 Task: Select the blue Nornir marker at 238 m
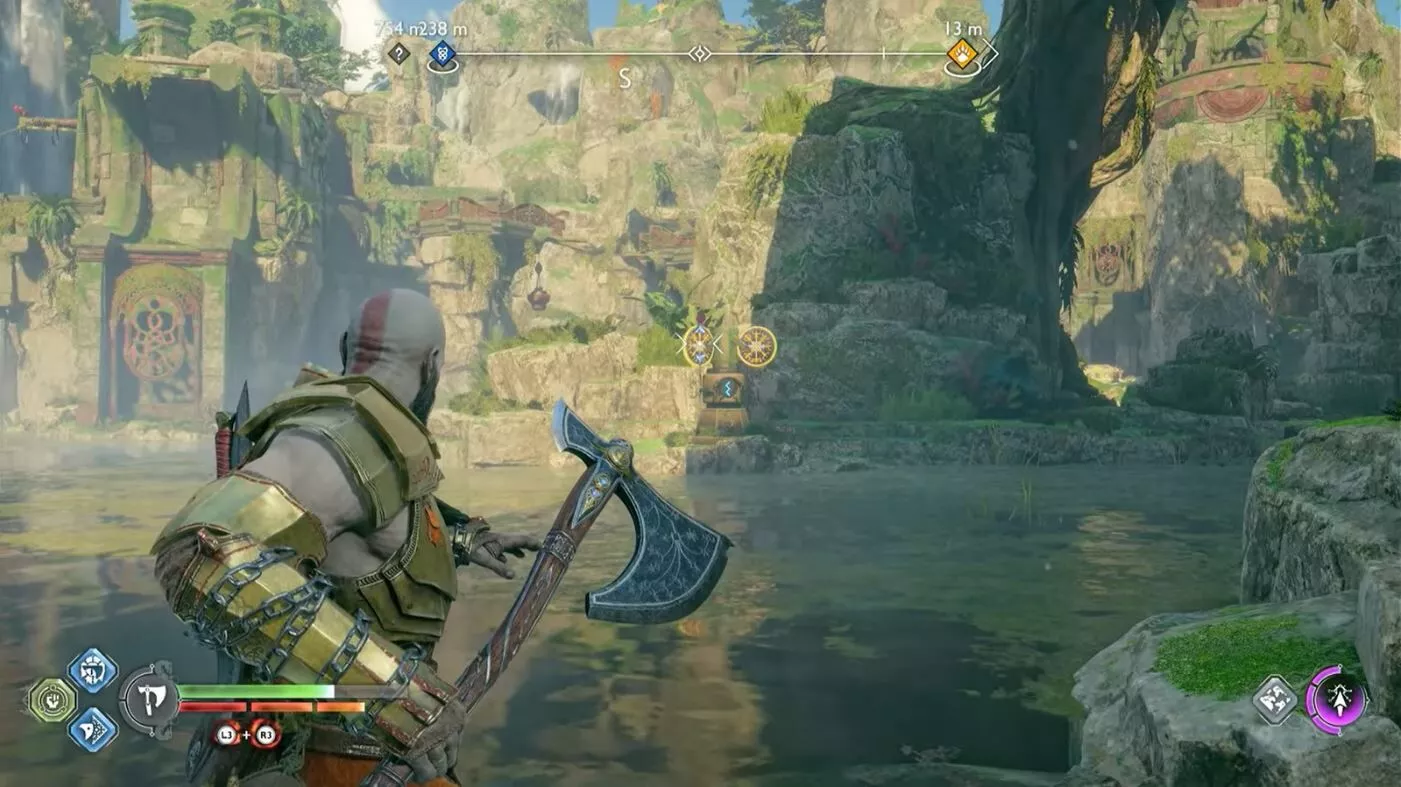tap(442, 54)
